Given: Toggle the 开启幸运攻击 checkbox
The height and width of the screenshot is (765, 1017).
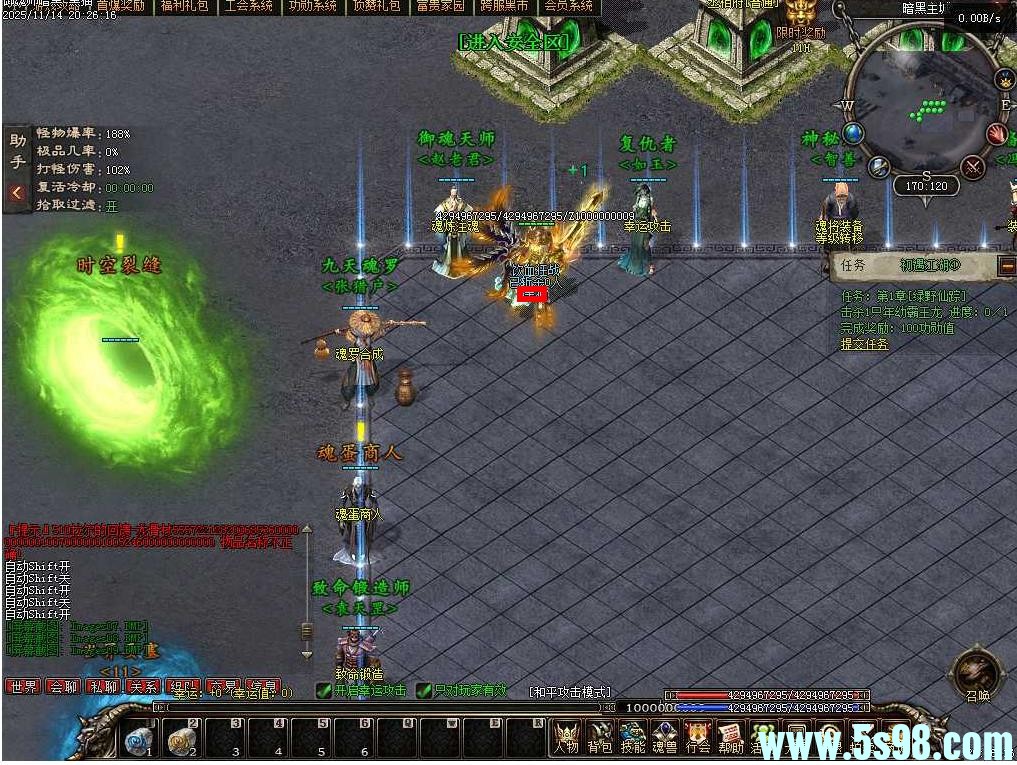Looking at the screenshot, I should [323, 690].
